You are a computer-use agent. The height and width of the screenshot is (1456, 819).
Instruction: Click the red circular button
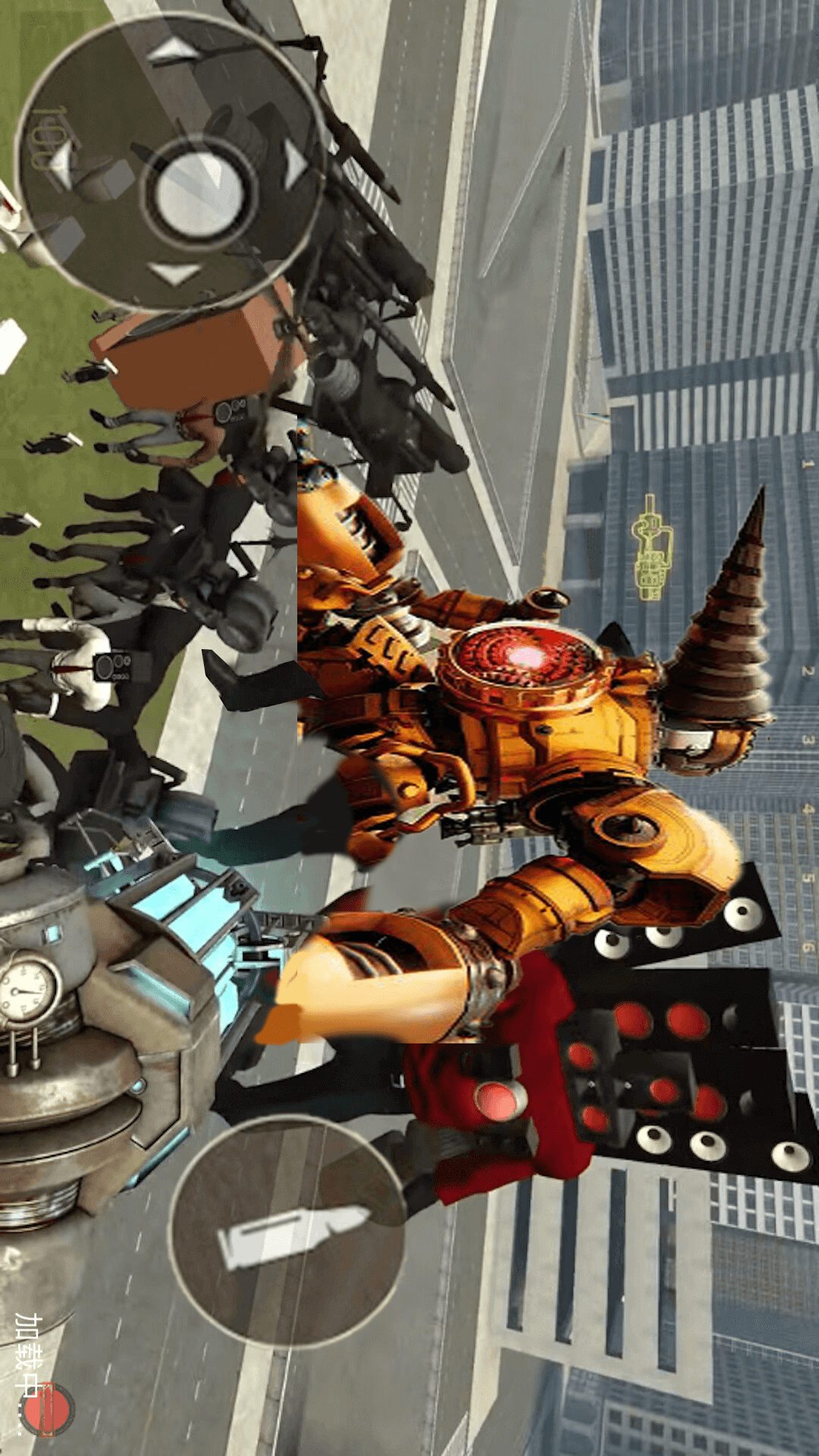pos(47,1410)
